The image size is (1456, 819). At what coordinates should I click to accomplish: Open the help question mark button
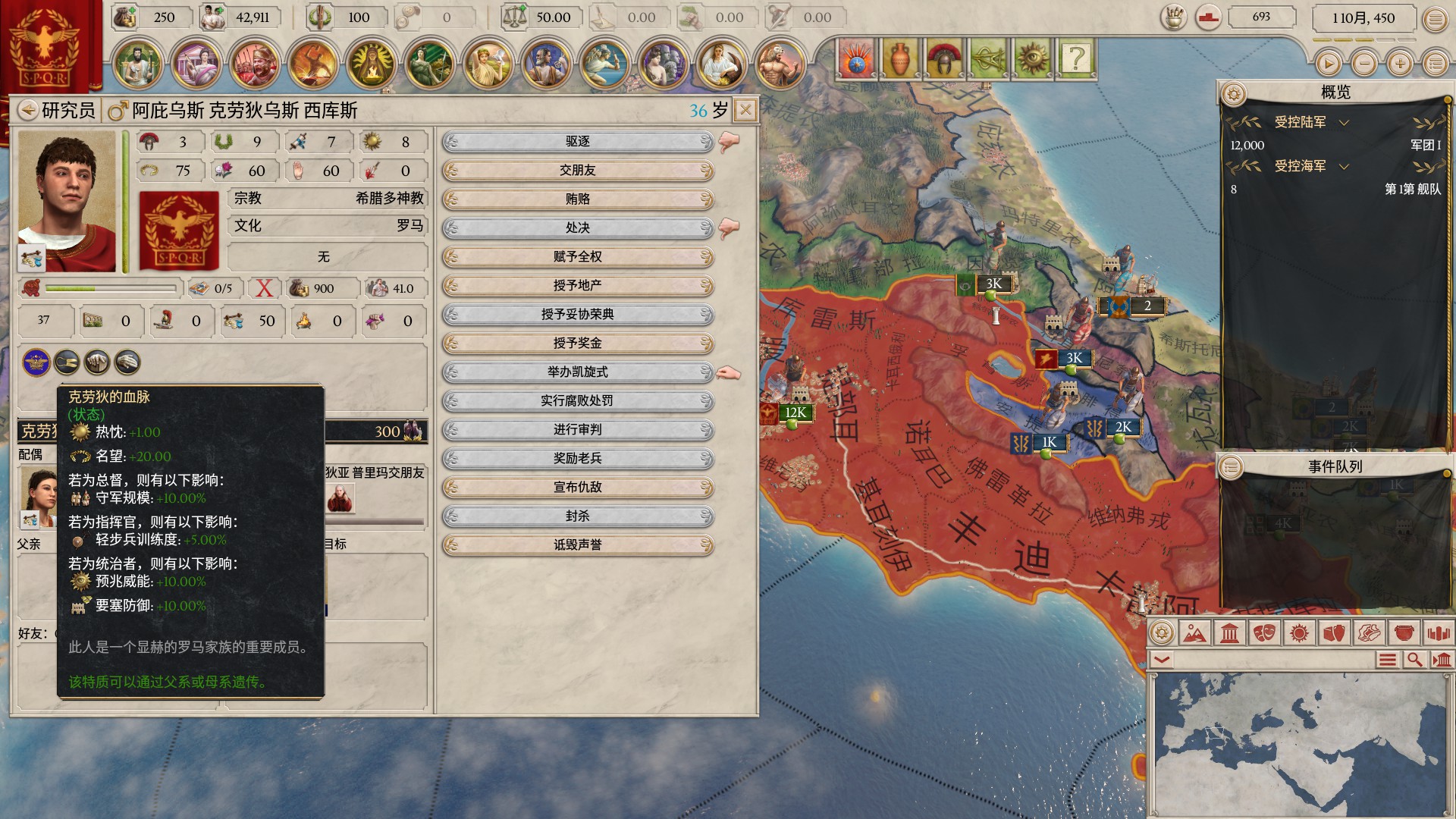(x=1076, y=58)
